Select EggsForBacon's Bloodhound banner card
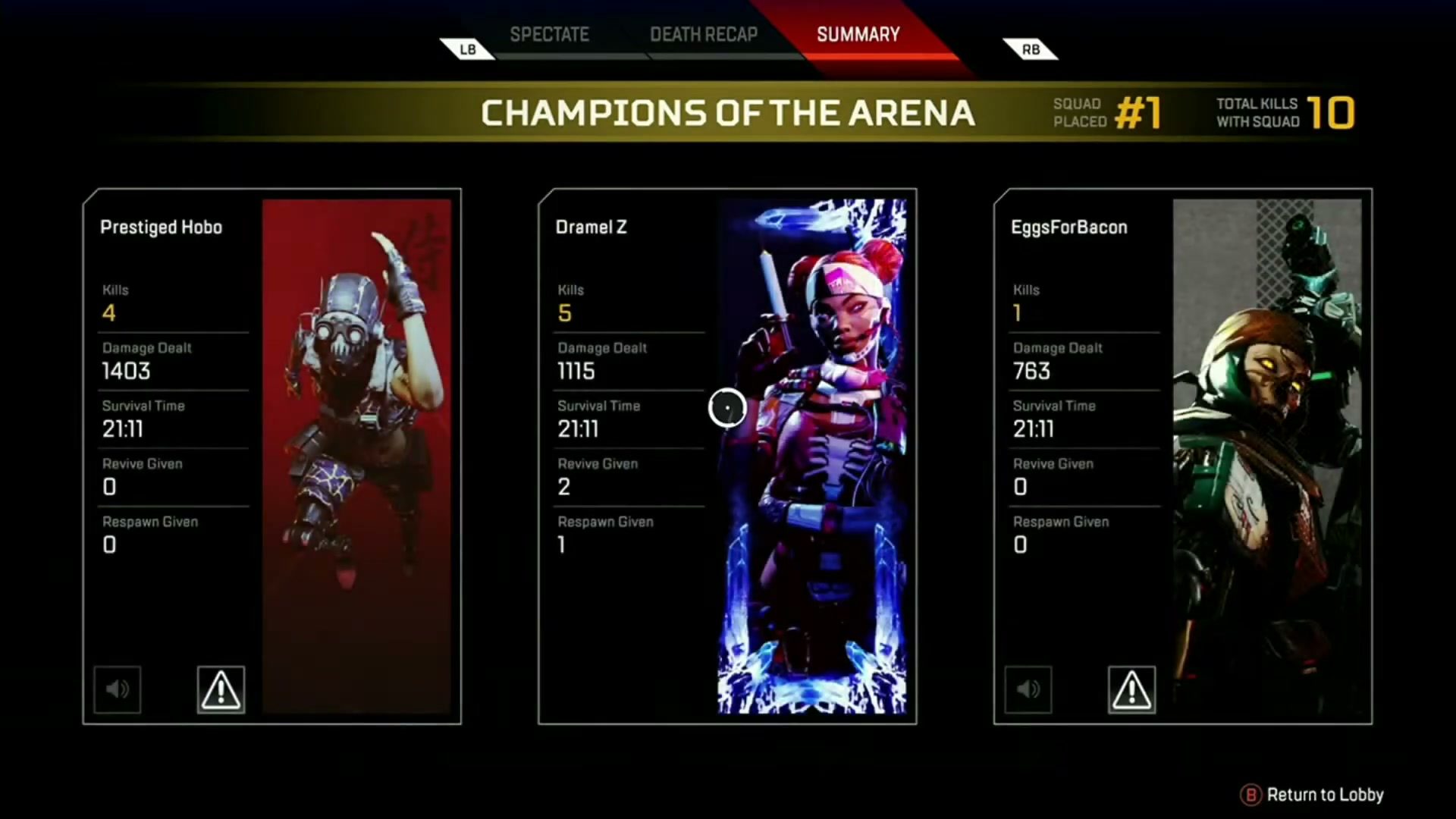Image resolution: width=1456 pixels, height=819 pixels. click(x=1266, y=455)
